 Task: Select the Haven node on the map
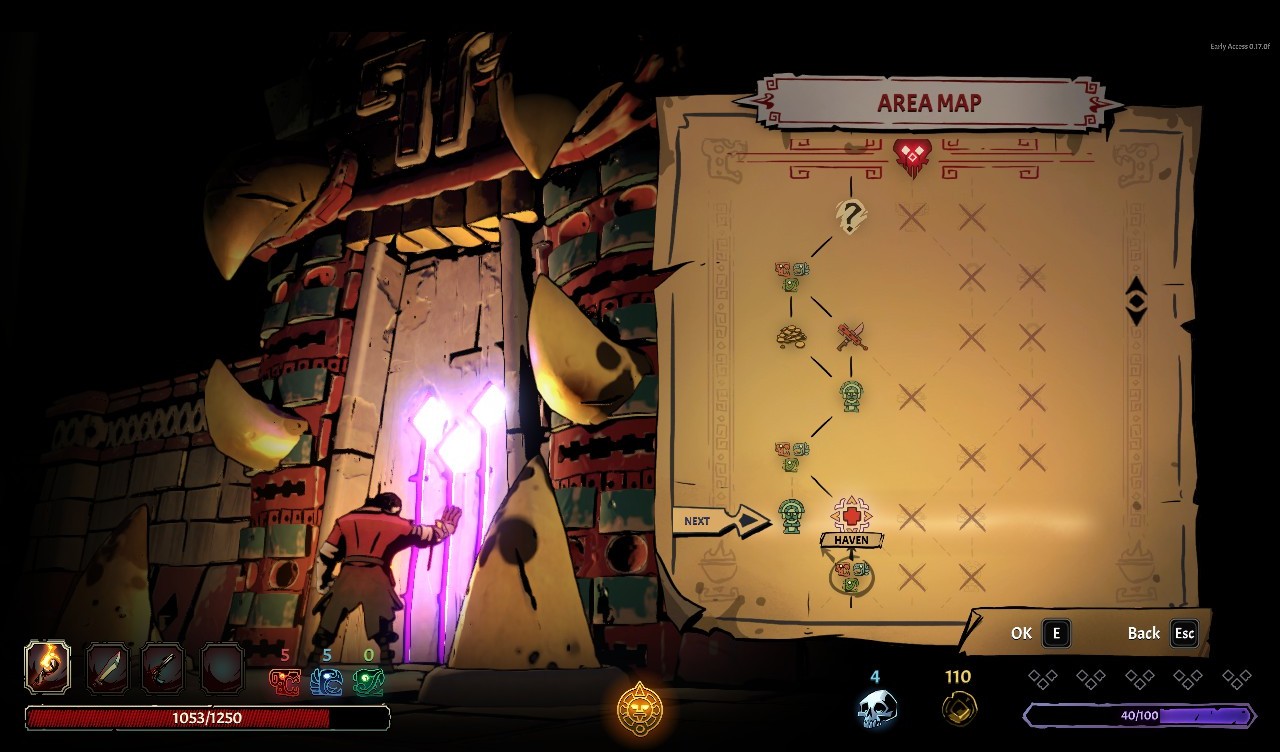[x=851, y=516]
